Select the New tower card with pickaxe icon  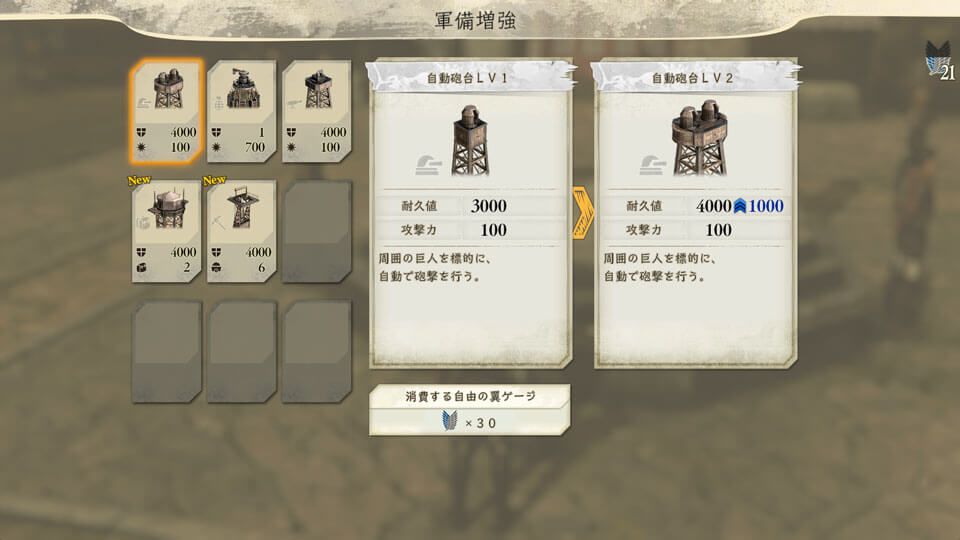coord(242,232)
